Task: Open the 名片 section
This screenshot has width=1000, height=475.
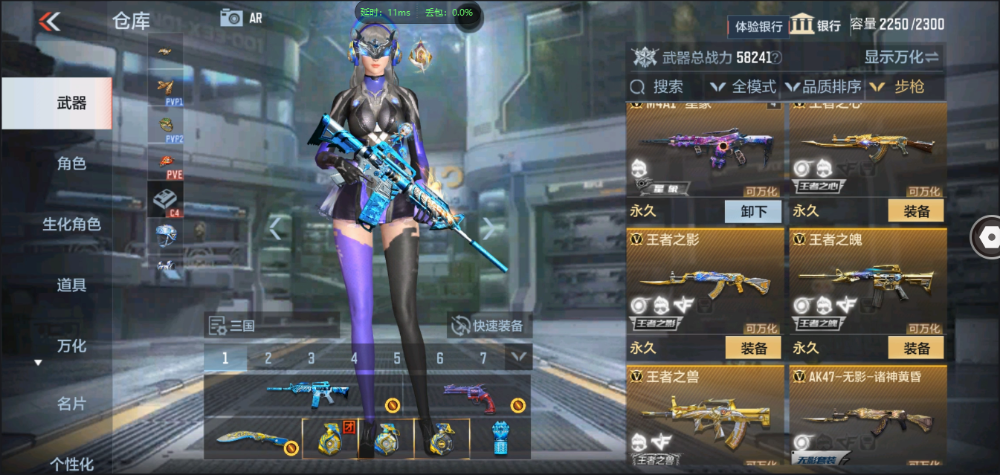Action: (71, 404)
